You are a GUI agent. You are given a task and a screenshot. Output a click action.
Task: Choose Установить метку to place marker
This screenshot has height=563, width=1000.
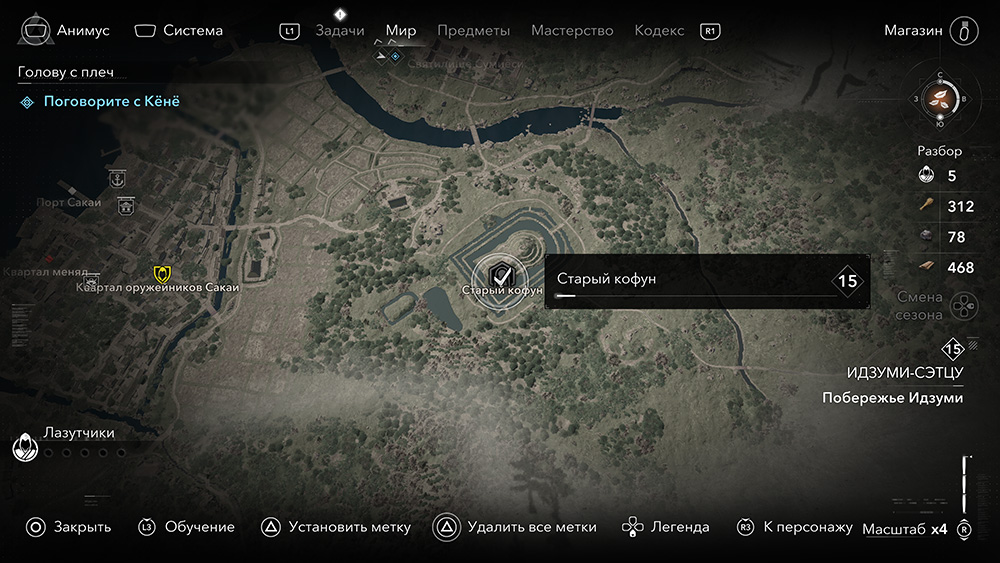[x=336, y=527]
